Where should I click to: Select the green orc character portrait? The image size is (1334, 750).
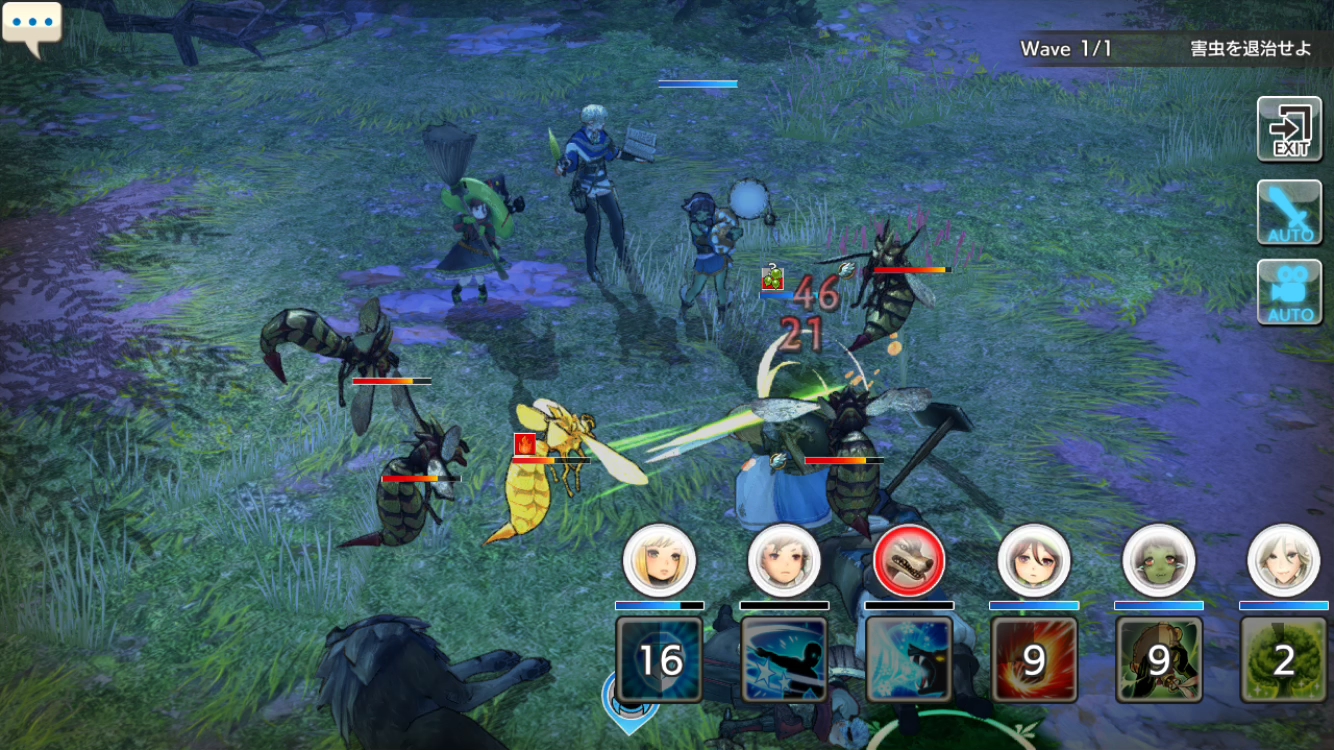[1158, 560]
